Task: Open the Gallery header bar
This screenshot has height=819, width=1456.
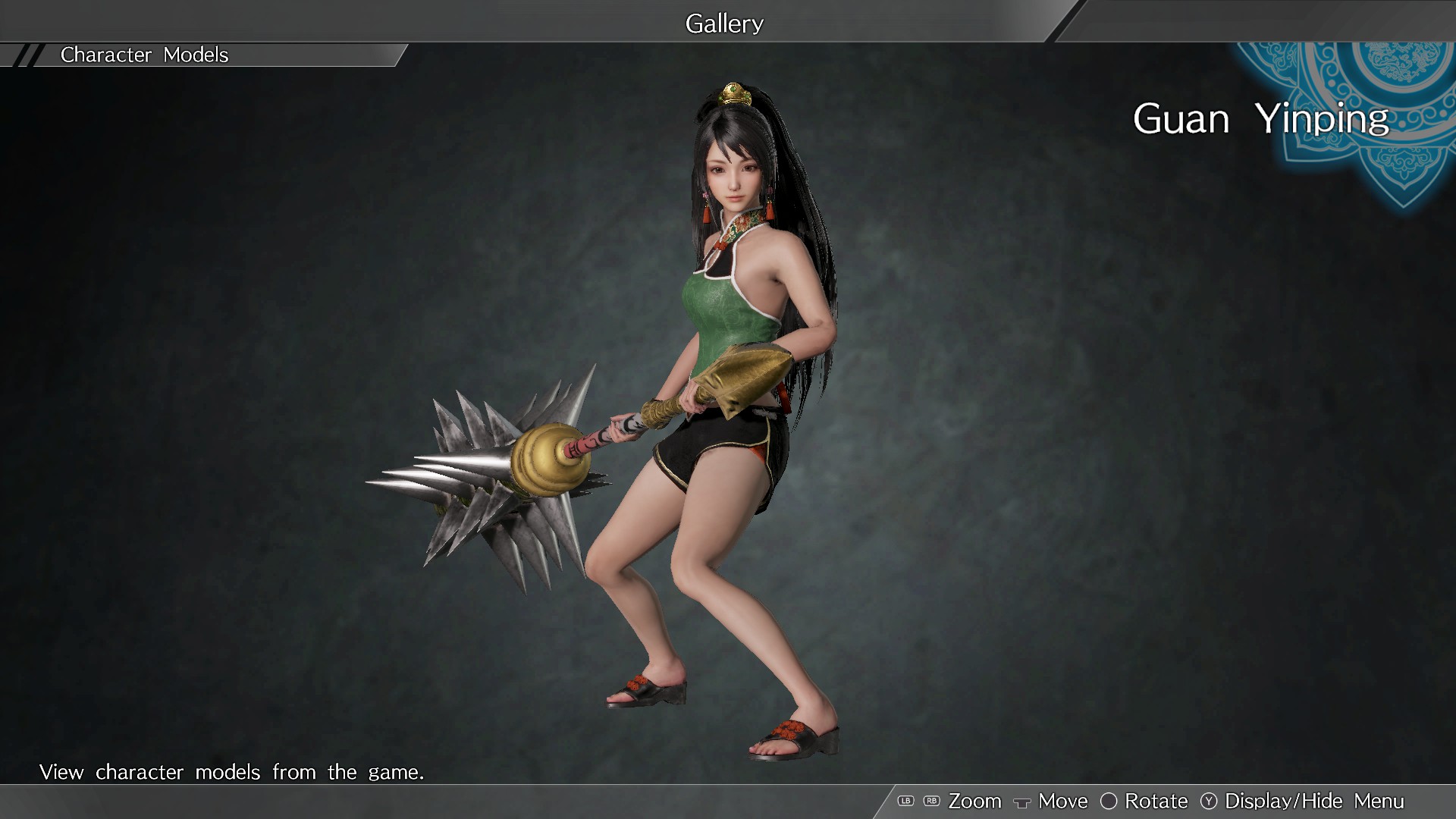Action: click(724, 22)
